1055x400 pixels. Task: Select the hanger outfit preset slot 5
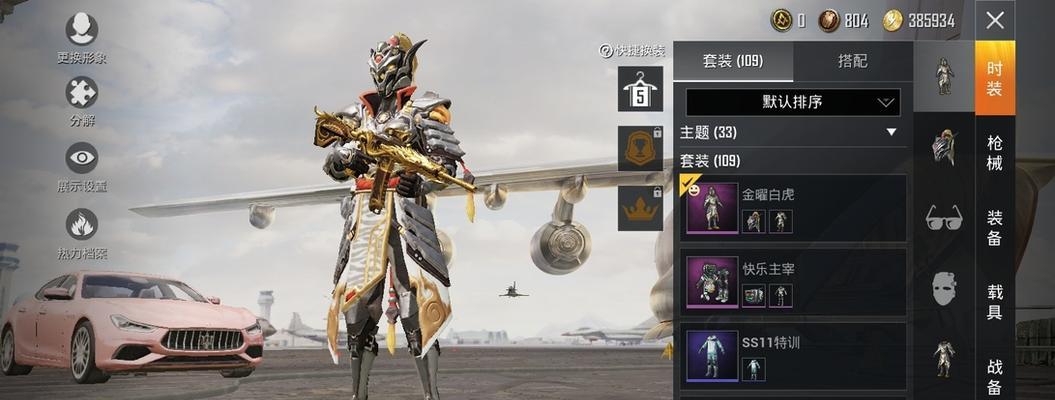click(x=640, y=89)
